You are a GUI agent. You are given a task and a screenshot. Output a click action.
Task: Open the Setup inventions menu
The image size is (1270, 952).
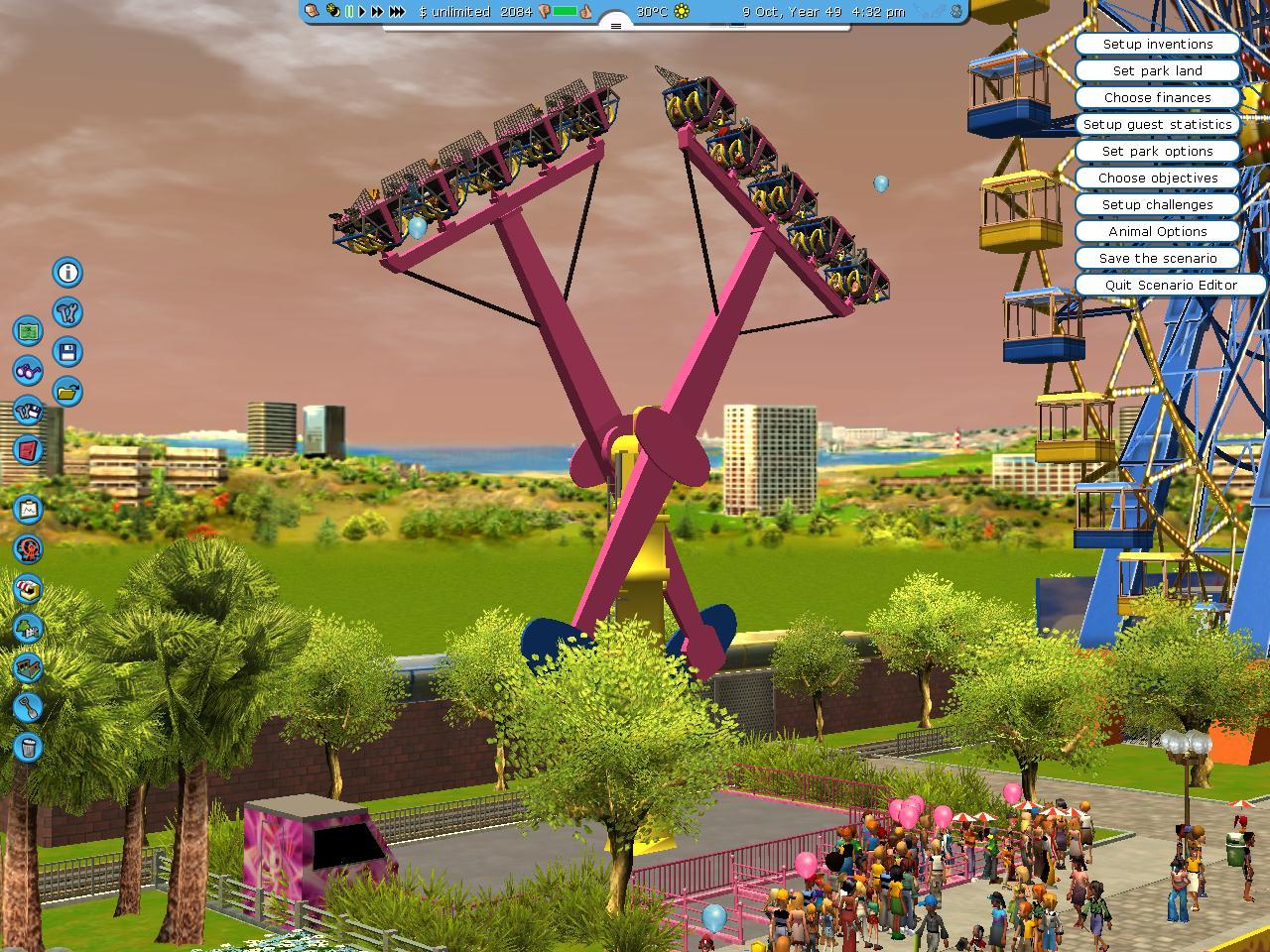point(1157,44)
